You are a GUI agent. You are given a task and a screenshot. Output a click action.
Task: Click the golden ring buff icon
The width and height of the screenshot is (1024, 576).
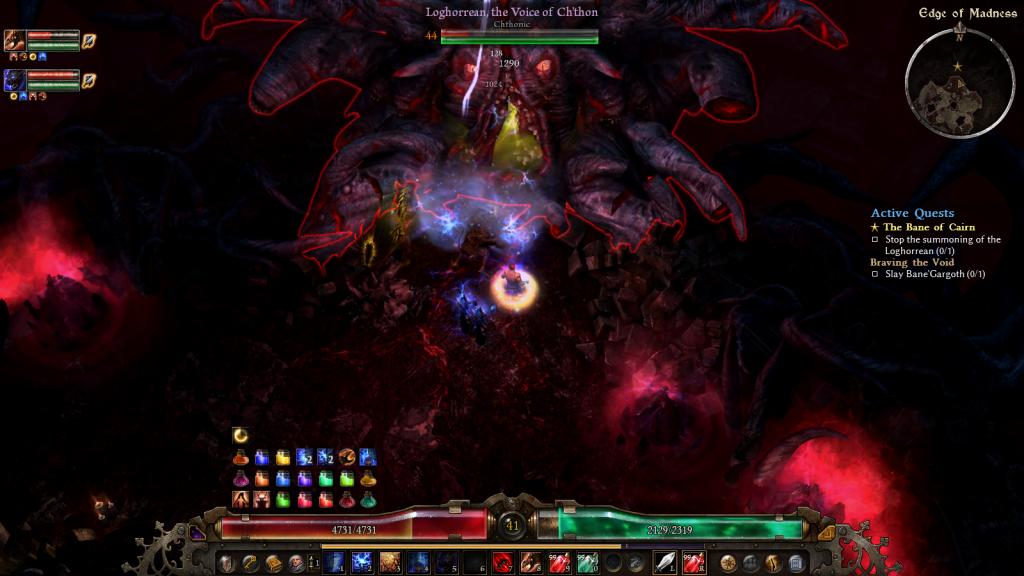240,434
